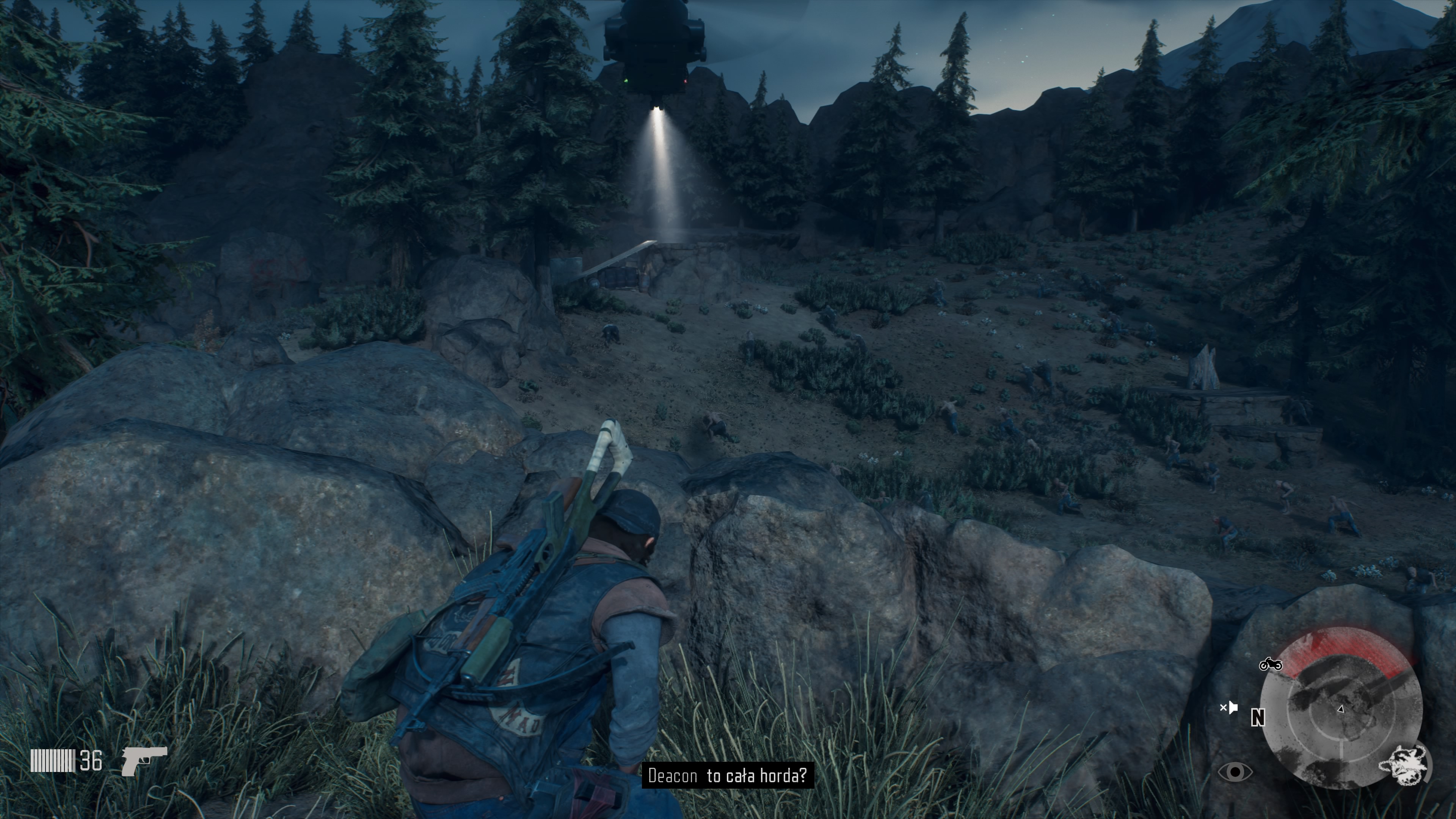This screenshot has width=1456, height=819.
Task: Click the circular minimap
Action: click(x=1341, y=708)
